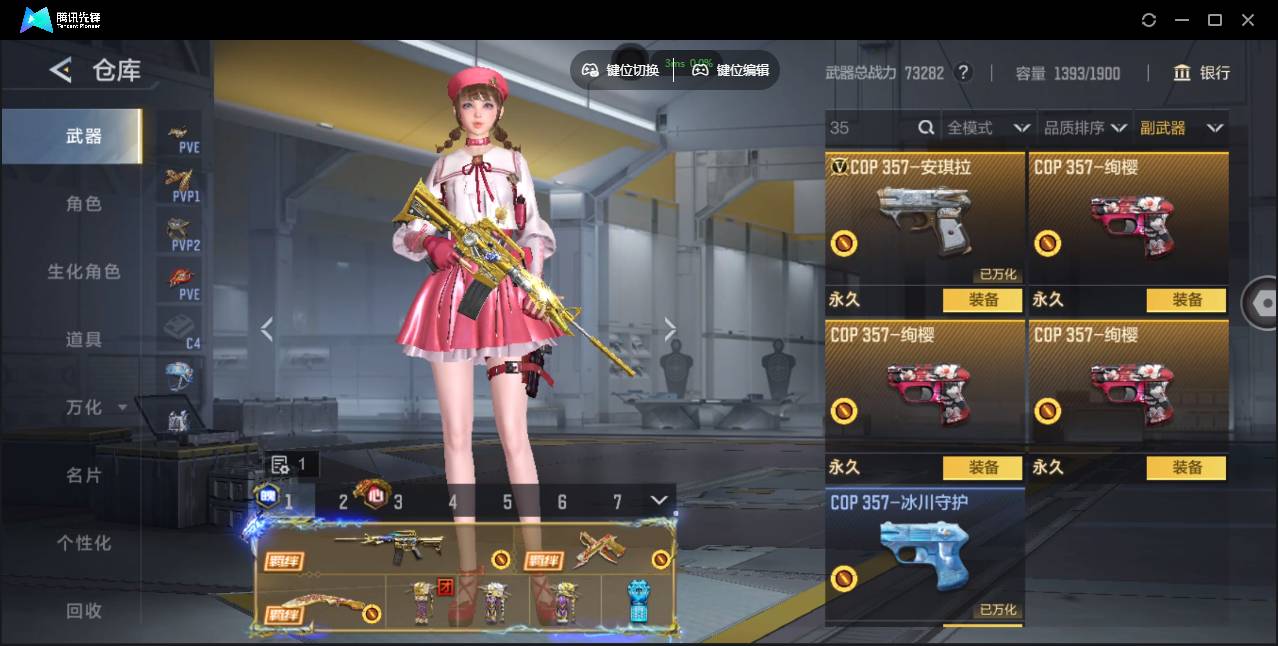The height and width of the screenshot is (646, 1278).
Task: Switch to 个性化 tab
Action: (x=84, y=543)
